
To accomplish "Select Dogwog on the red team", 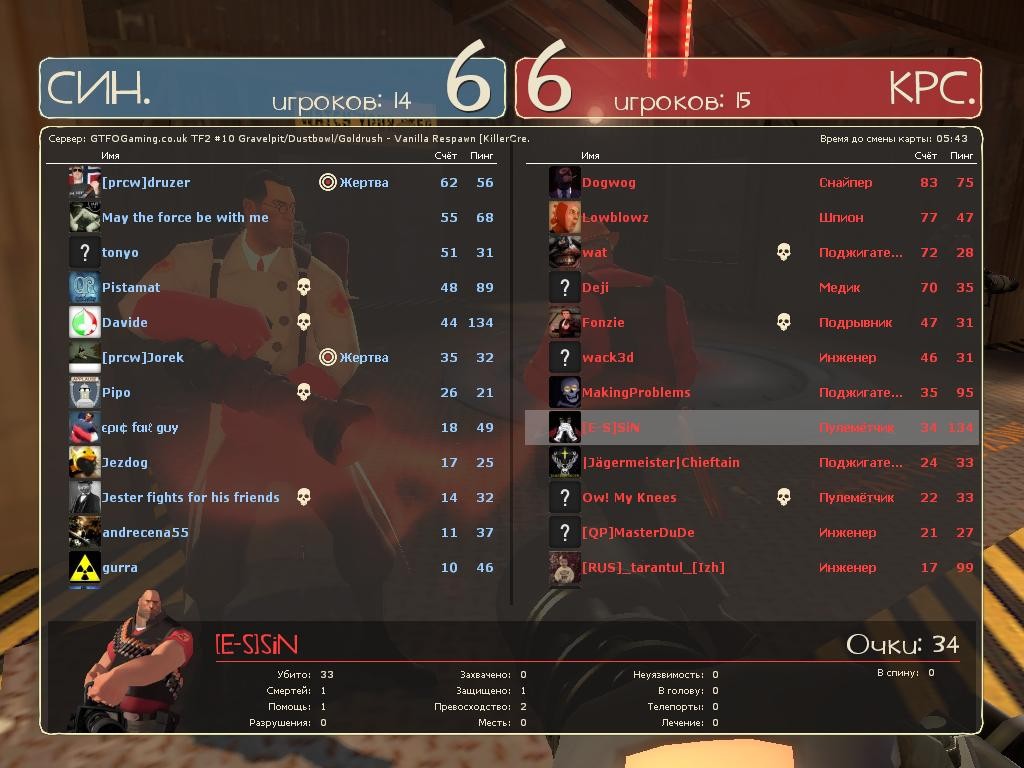I will click(x=609, y=183).
